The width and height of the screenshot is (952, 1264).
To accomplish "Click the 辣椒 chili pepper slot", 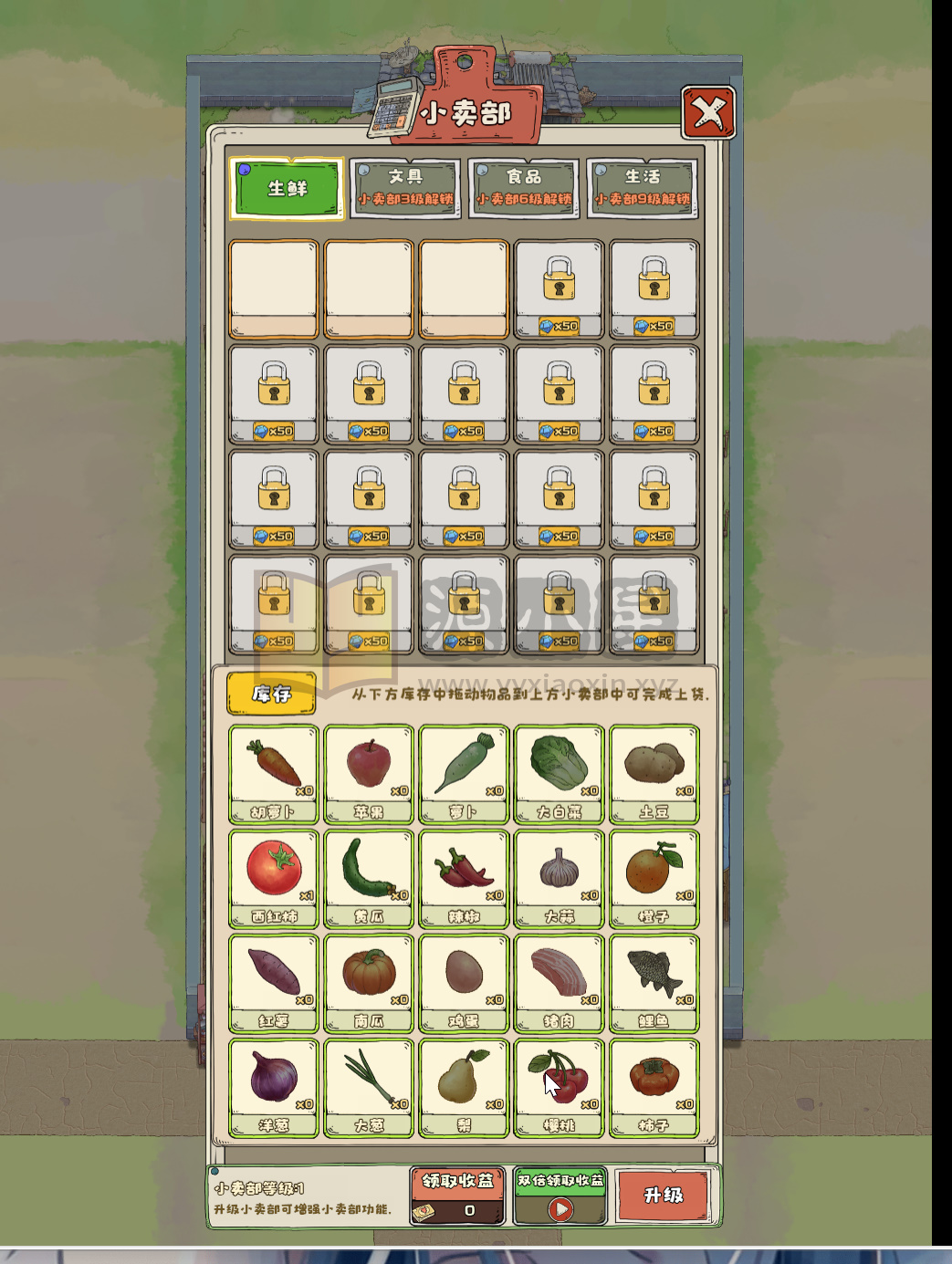I will [x=464, y=878].
